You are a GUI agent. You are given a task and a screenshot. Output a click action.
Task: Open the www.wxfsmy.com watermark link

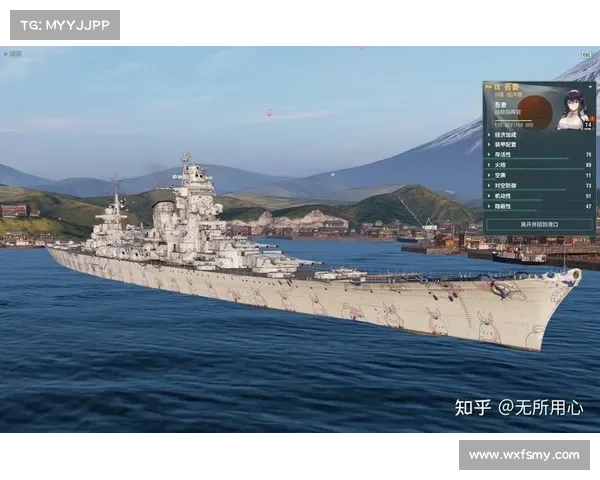(x=523, y=455)
